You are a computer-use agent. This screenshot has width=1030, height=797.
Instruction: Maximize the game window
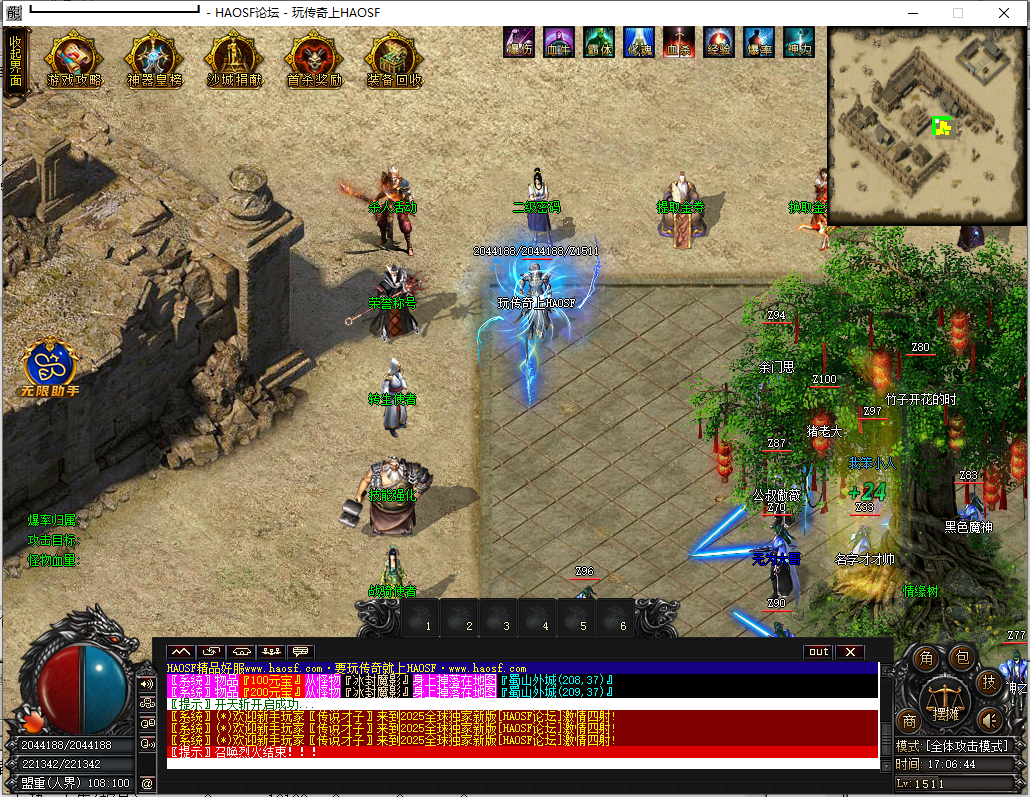(958, 13)
